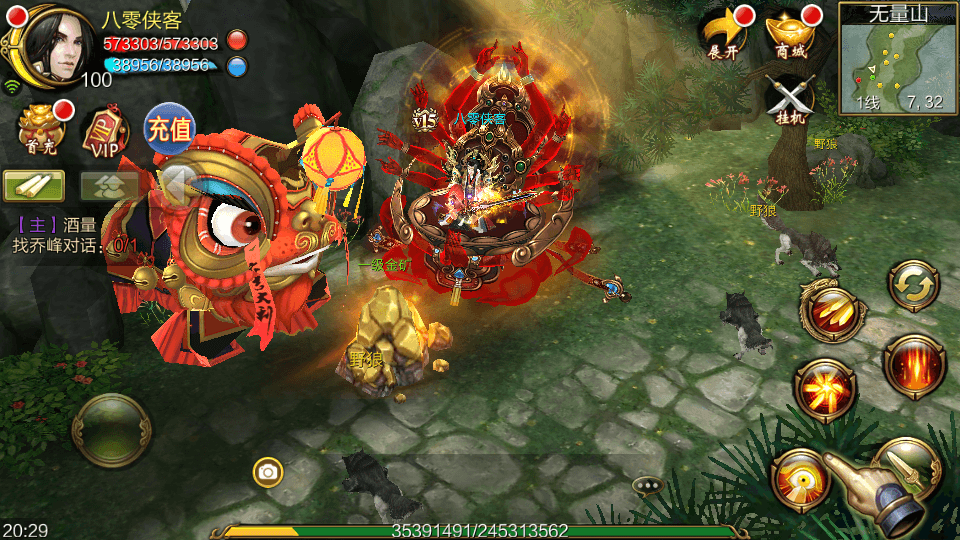Trigger the glowing eye skill
Image resolution: width=960 pixels, height=540 pixels.
pyautogui.click(x=799, y=478)
